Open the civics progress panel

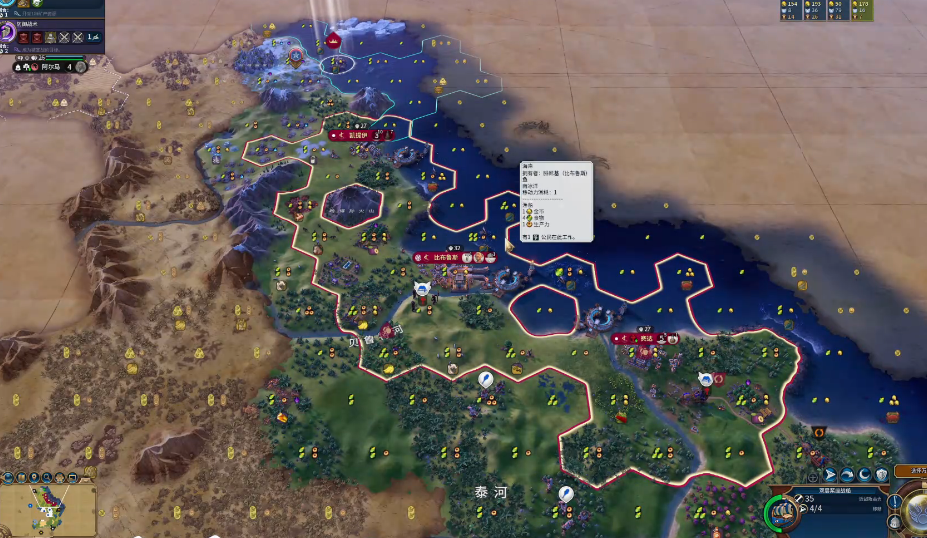(x=8, y=32)
